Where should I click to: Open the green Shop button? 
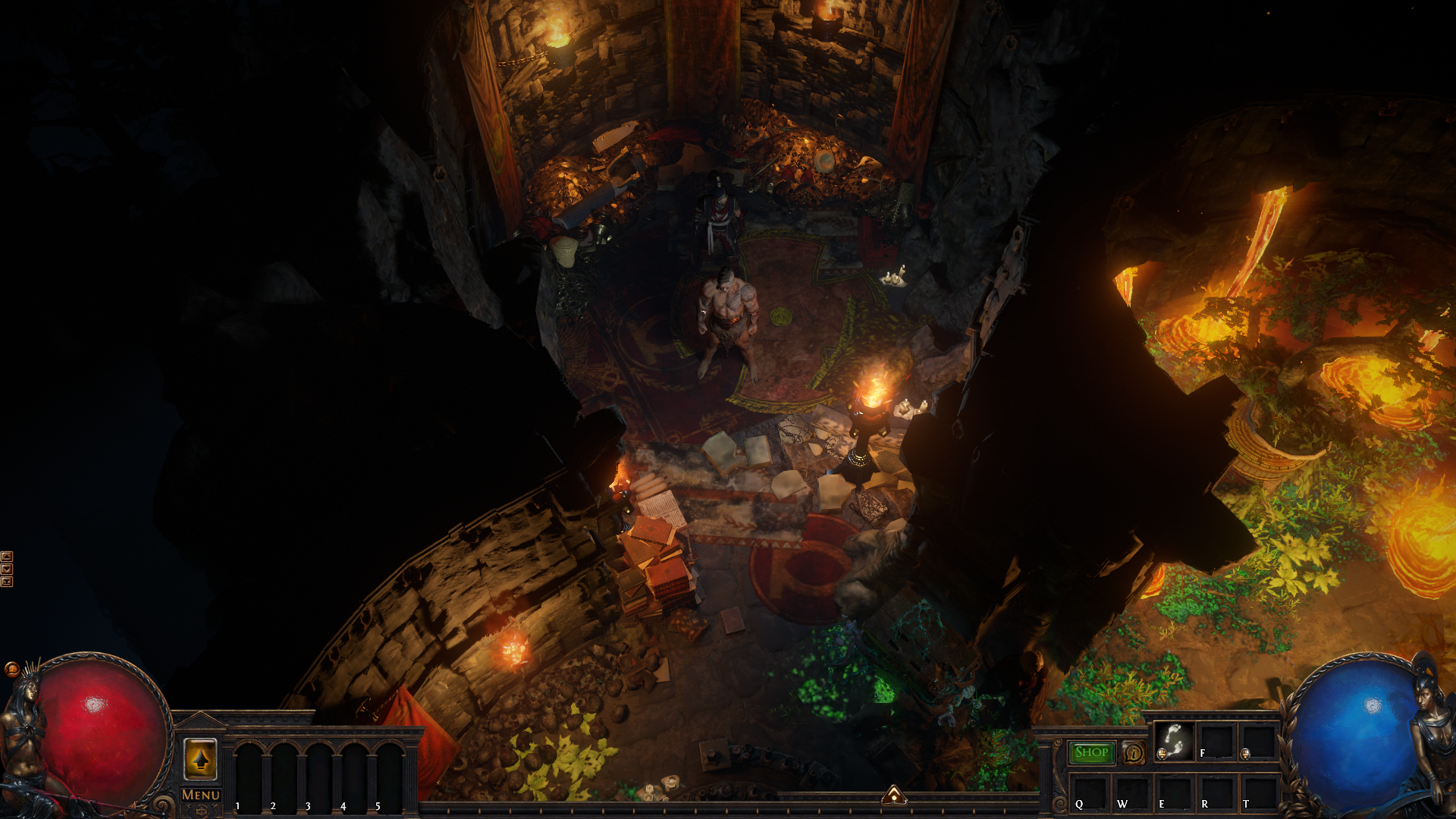click(x=1091, y=752)
